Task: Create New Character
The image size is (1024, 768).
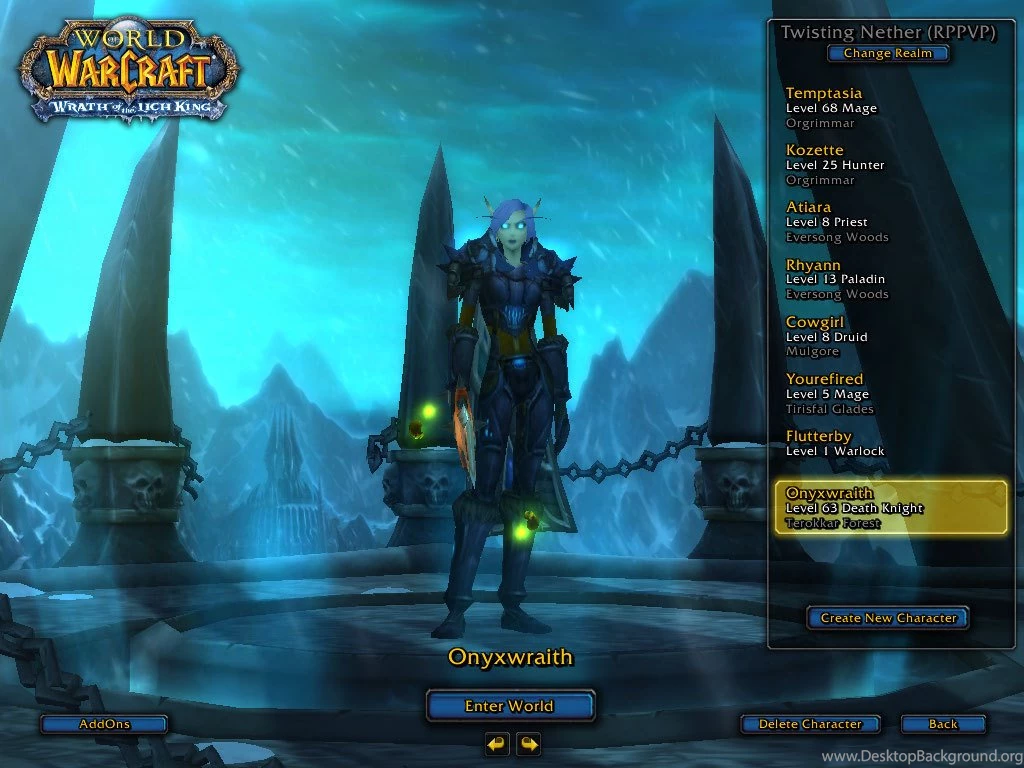Action: (x=888, y=618)
